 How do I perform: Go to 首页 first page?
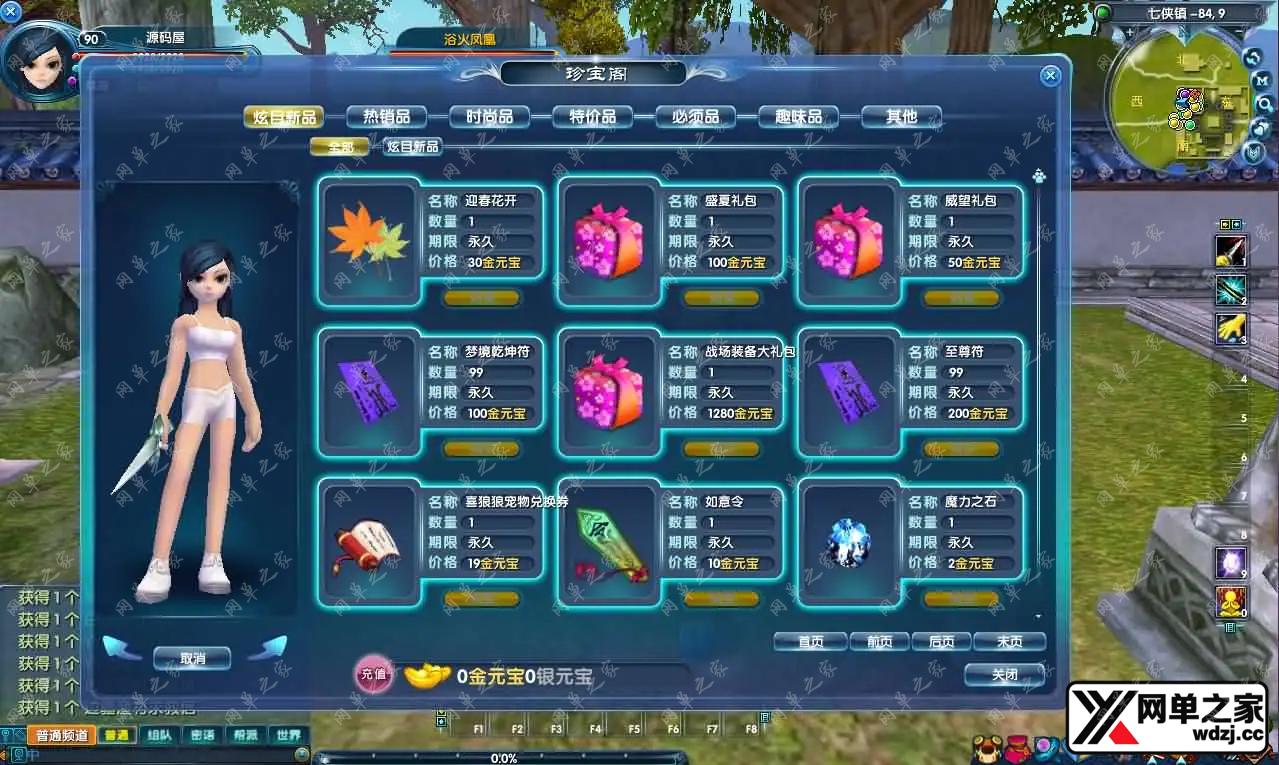tap(810, 642)
